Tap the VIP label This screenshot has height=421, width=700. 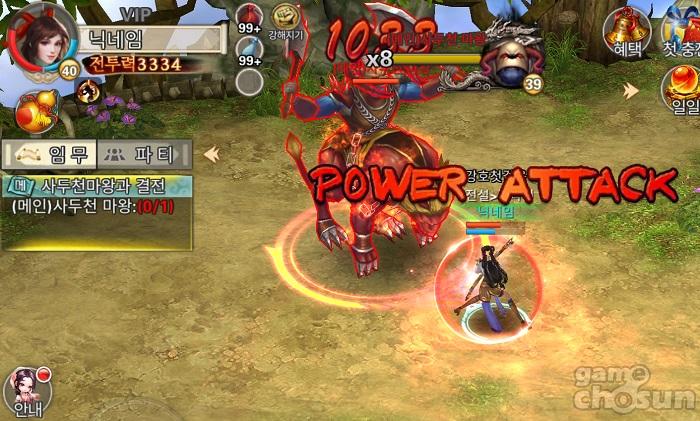(x=137, y=13)
